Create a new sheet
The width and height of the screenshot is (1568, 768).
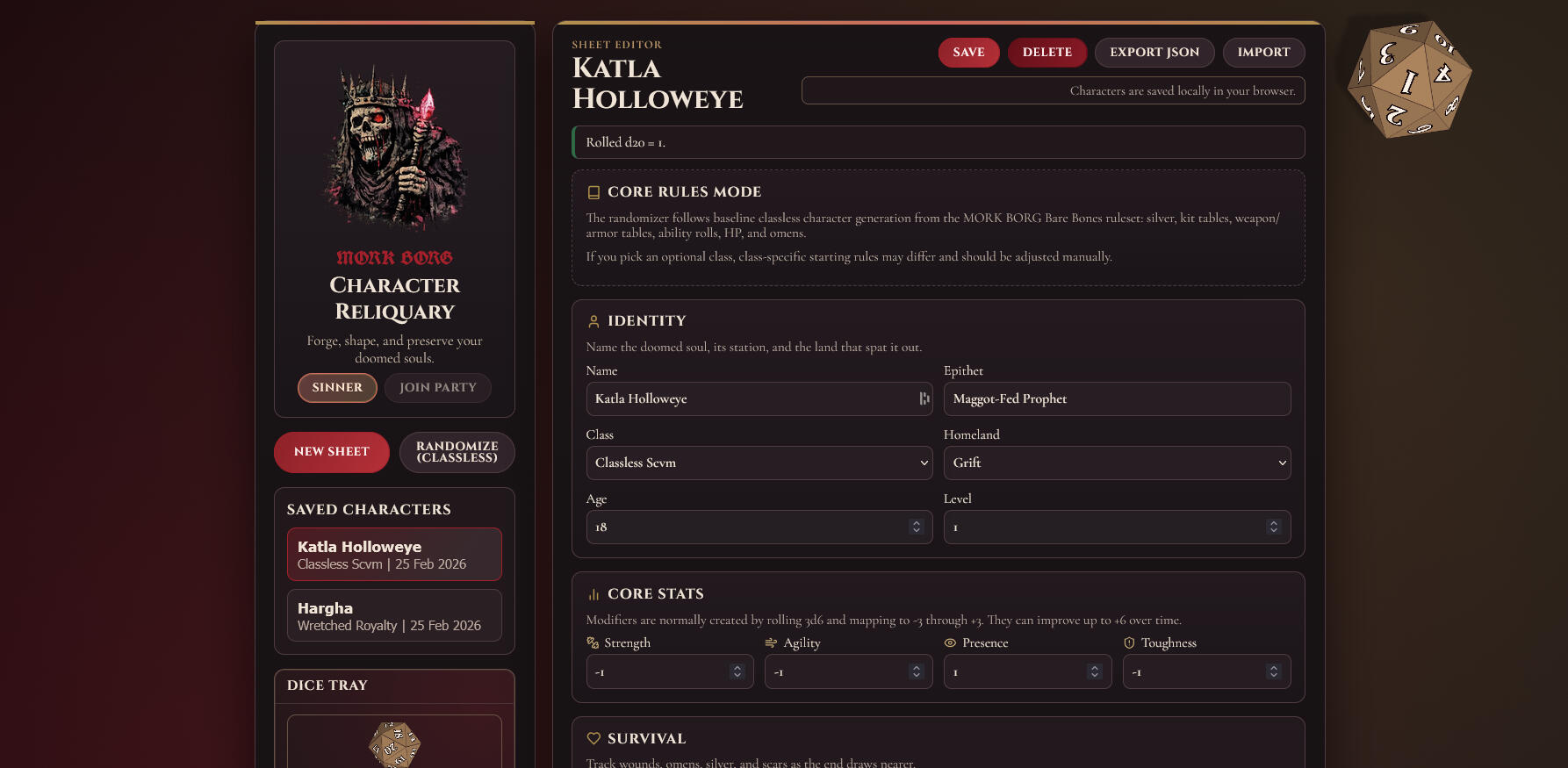click(x=331, y=451)
